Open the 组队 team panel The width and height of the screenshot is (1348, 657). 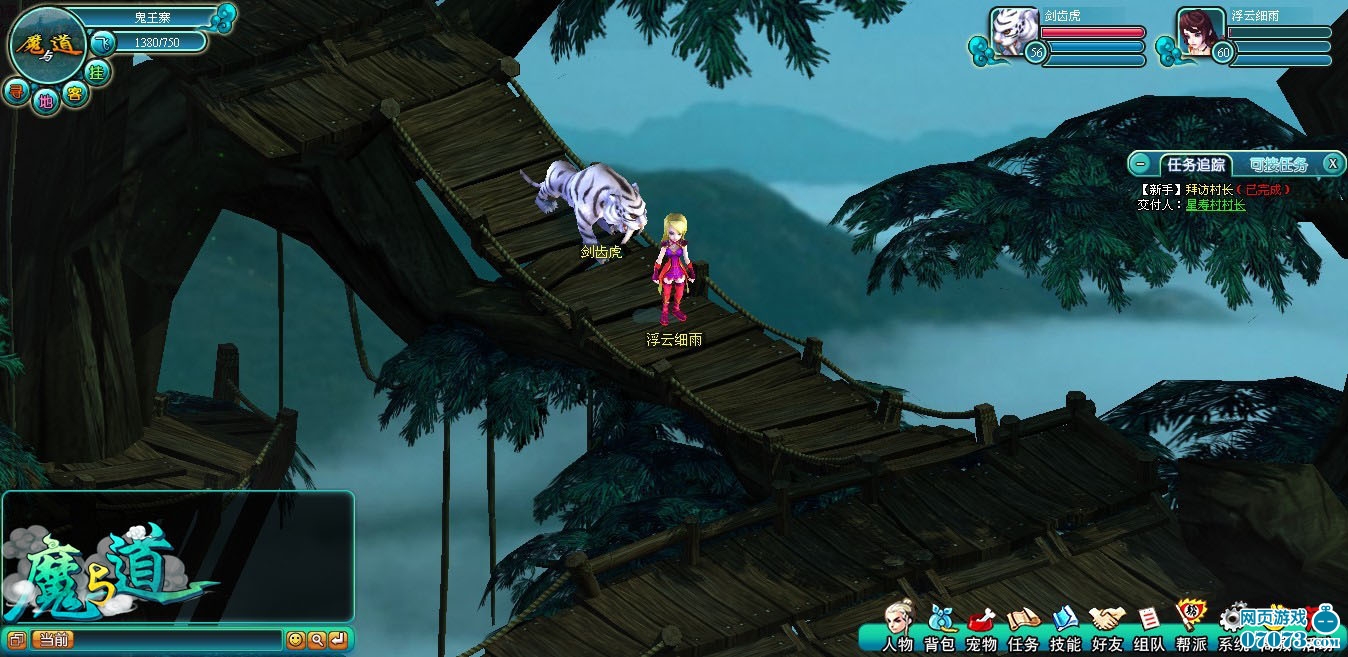tap(1149, 627)
